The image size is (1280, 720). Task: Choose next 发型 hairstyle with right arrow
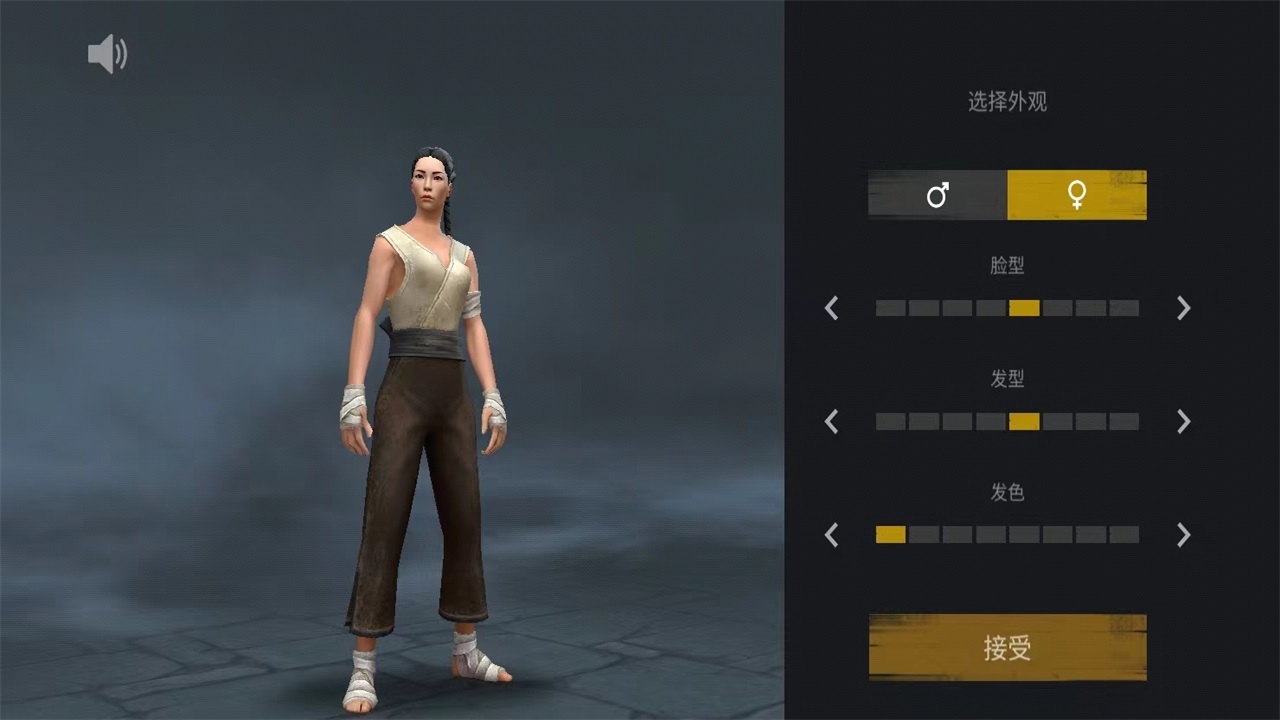[1183, 421]
